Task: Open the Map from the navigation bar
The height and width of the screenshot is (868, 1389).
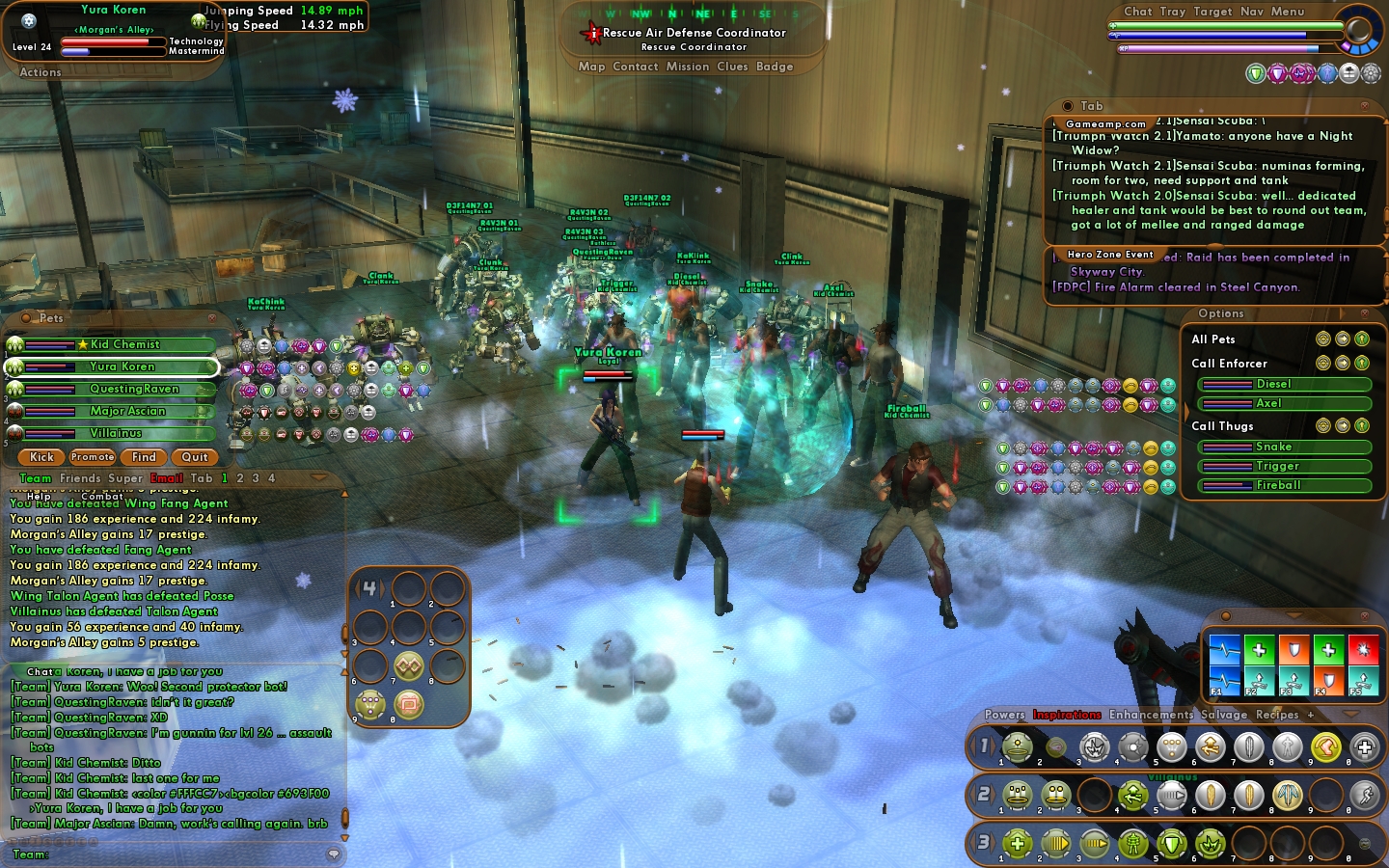Action: click(591, 67)
